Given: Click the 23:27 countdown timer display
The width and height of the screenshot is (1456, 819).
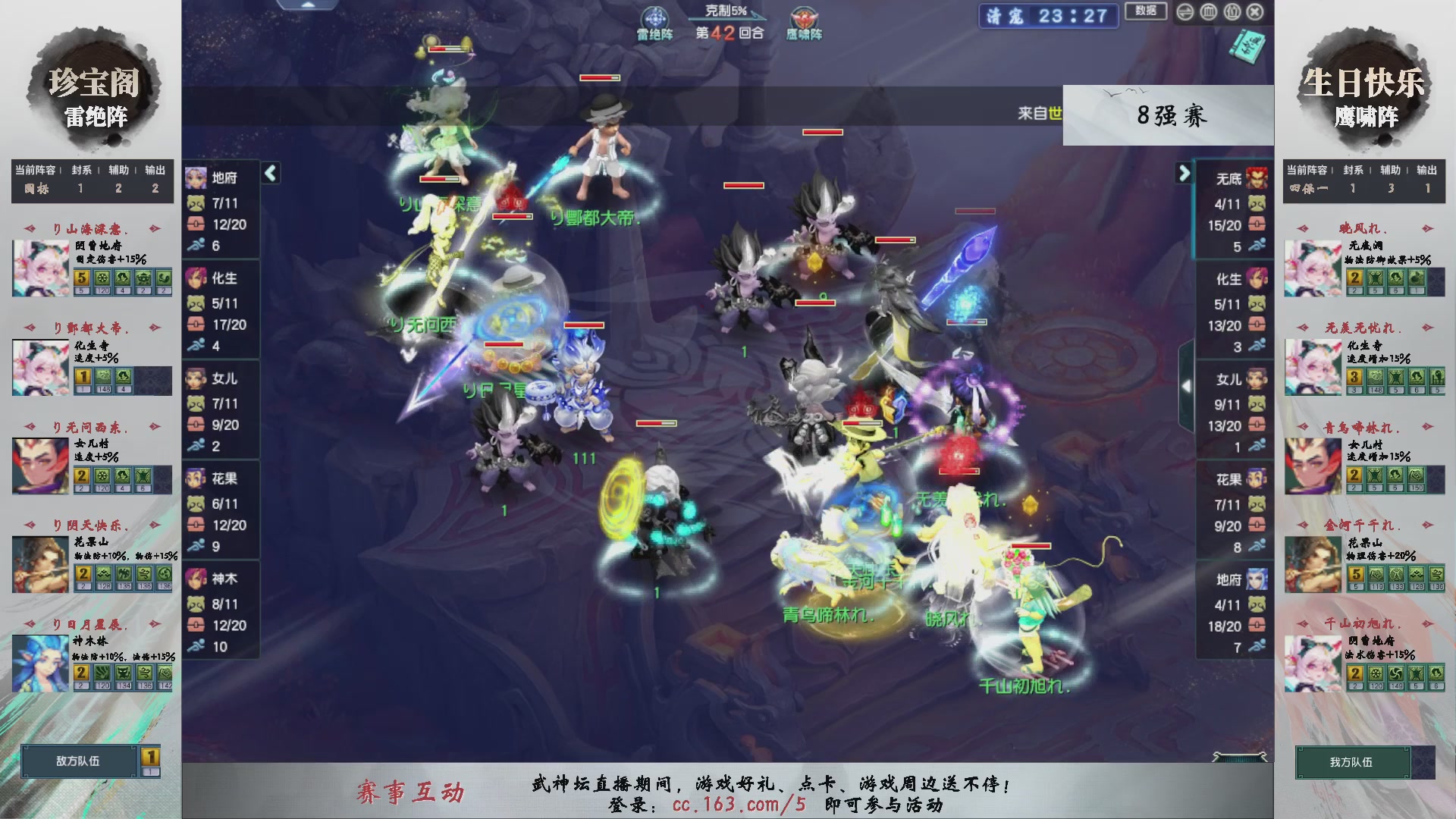Looking at the screenshot, I should 1072,17.
